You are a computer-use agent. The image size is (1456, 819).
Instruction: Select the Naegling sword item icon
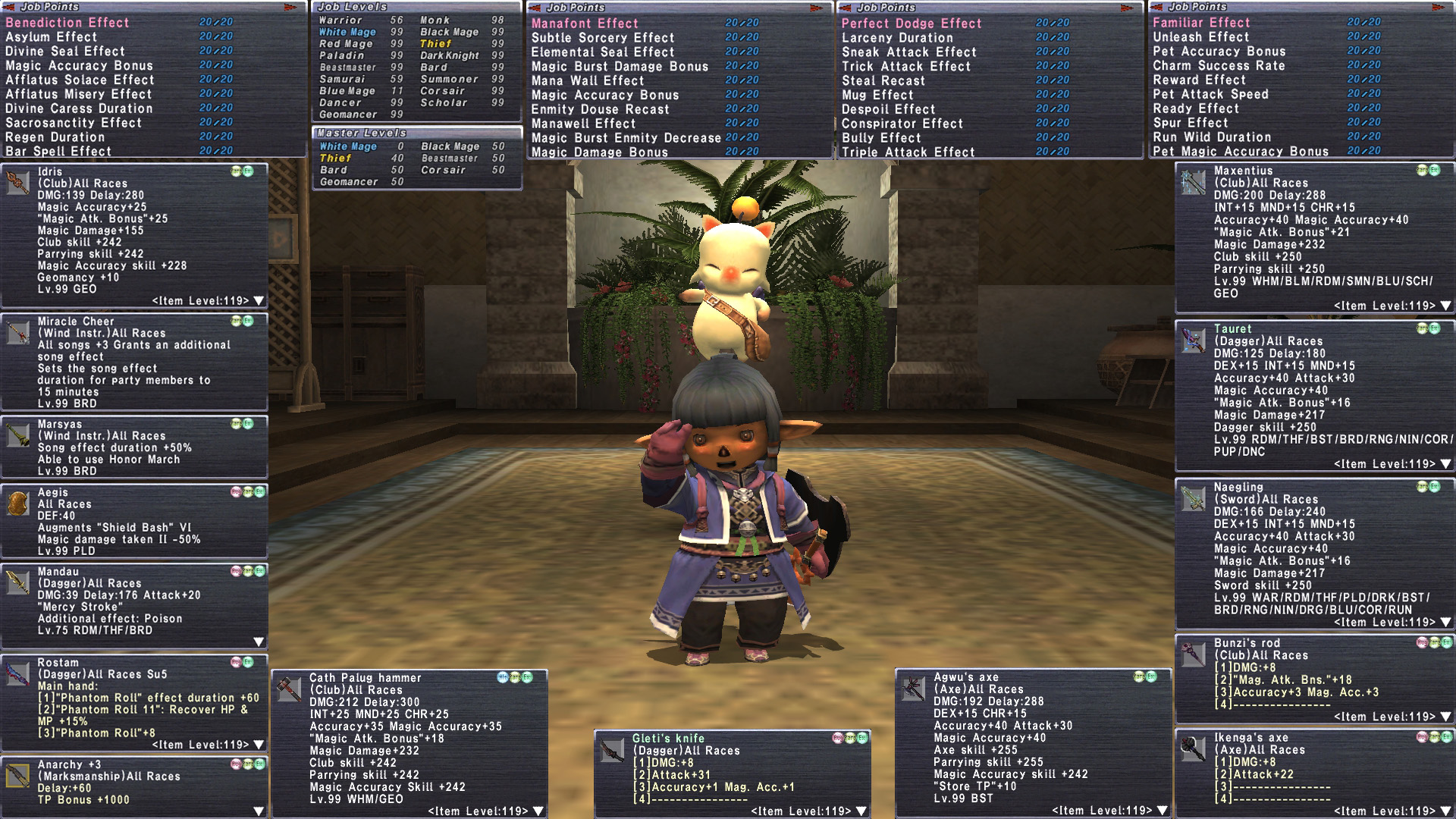coord(1194,498)
